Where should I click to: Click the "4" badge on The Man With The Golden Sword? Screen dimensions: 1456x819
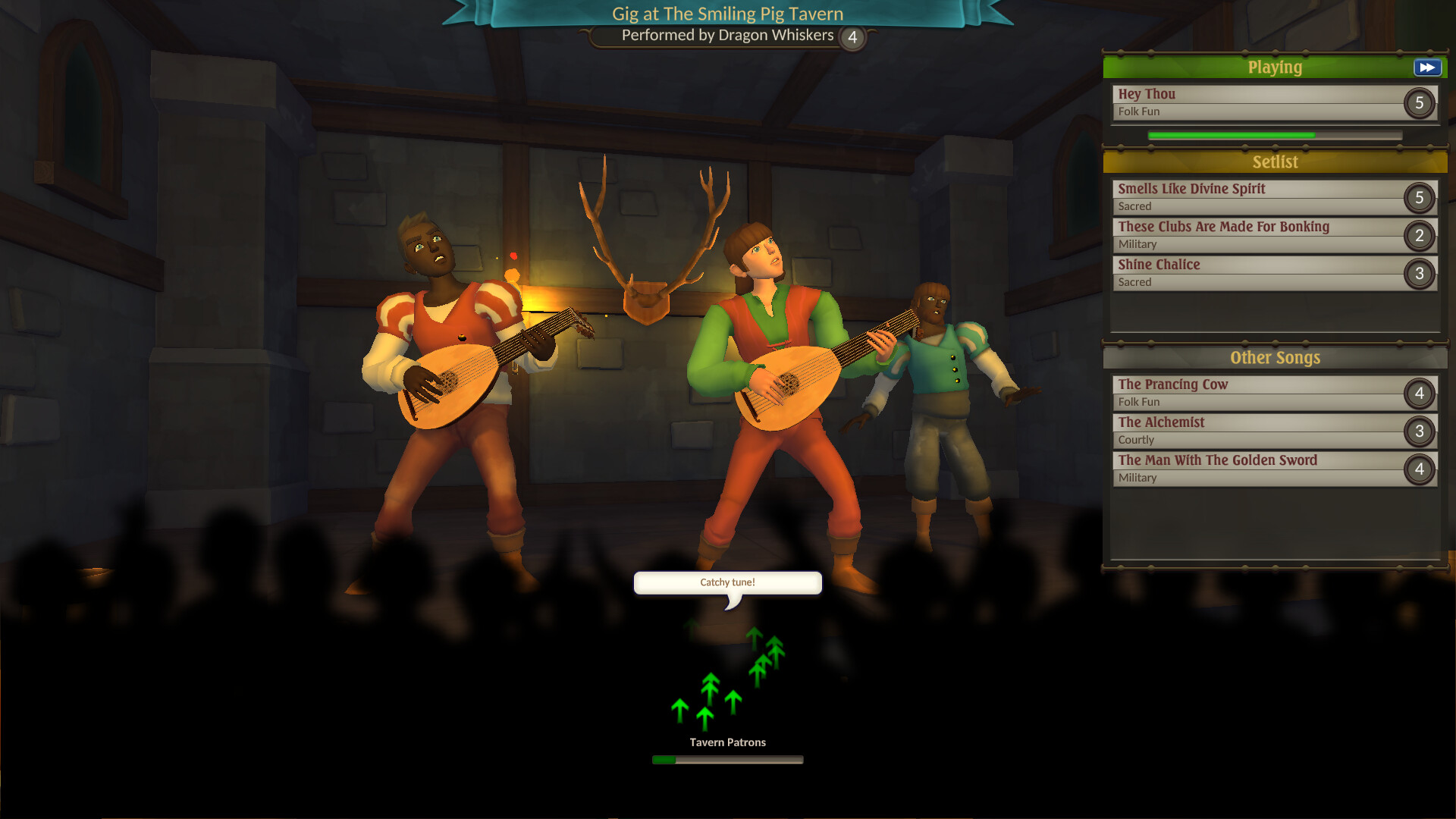[x=1419, y=469]
